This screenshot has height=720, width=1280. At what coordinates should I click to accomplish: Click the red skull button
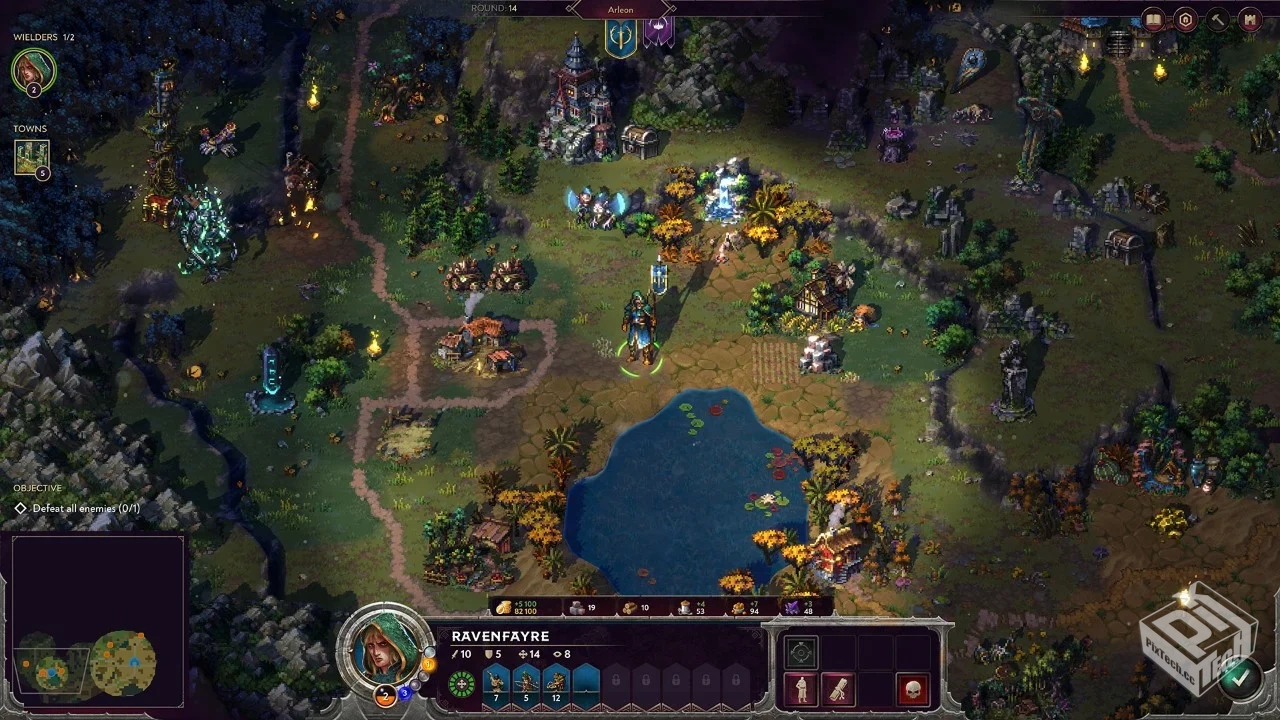[x=912, y=689]
